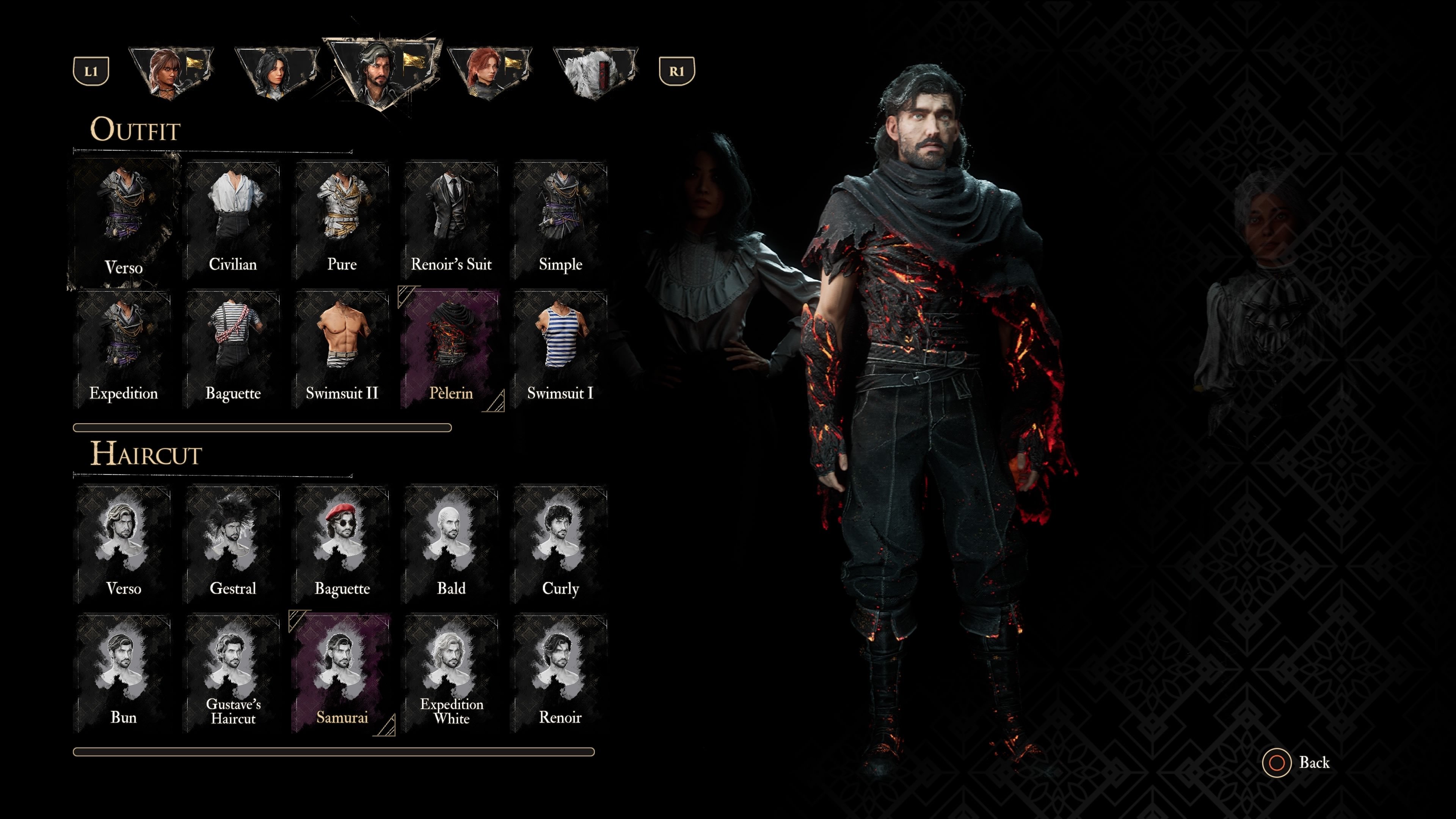Select the Curly haircut
The height and width of the screenshot is (819, 1456).
(x=560, y=544)
